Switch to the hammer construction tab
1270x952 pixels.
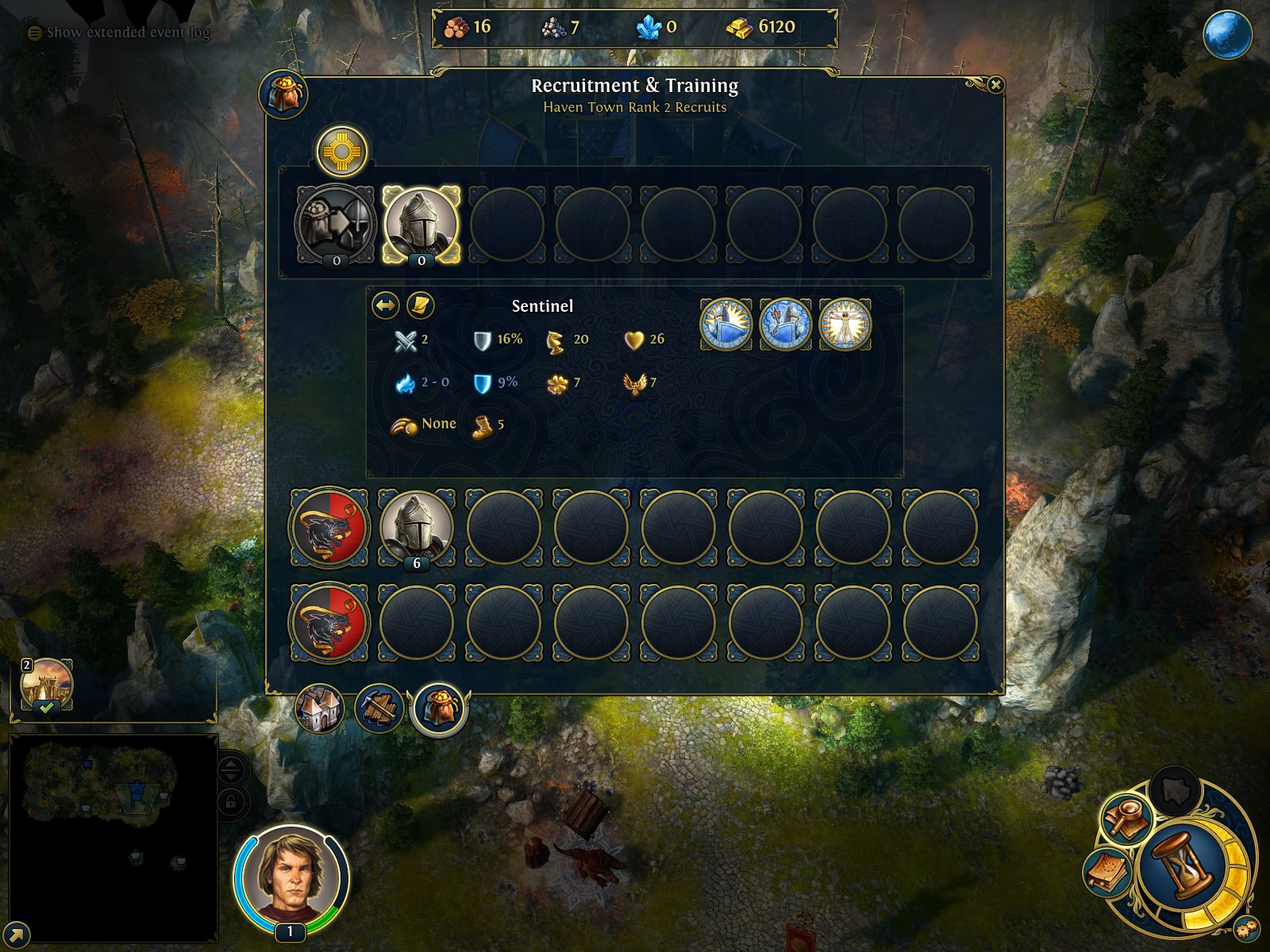click(379, 708)
